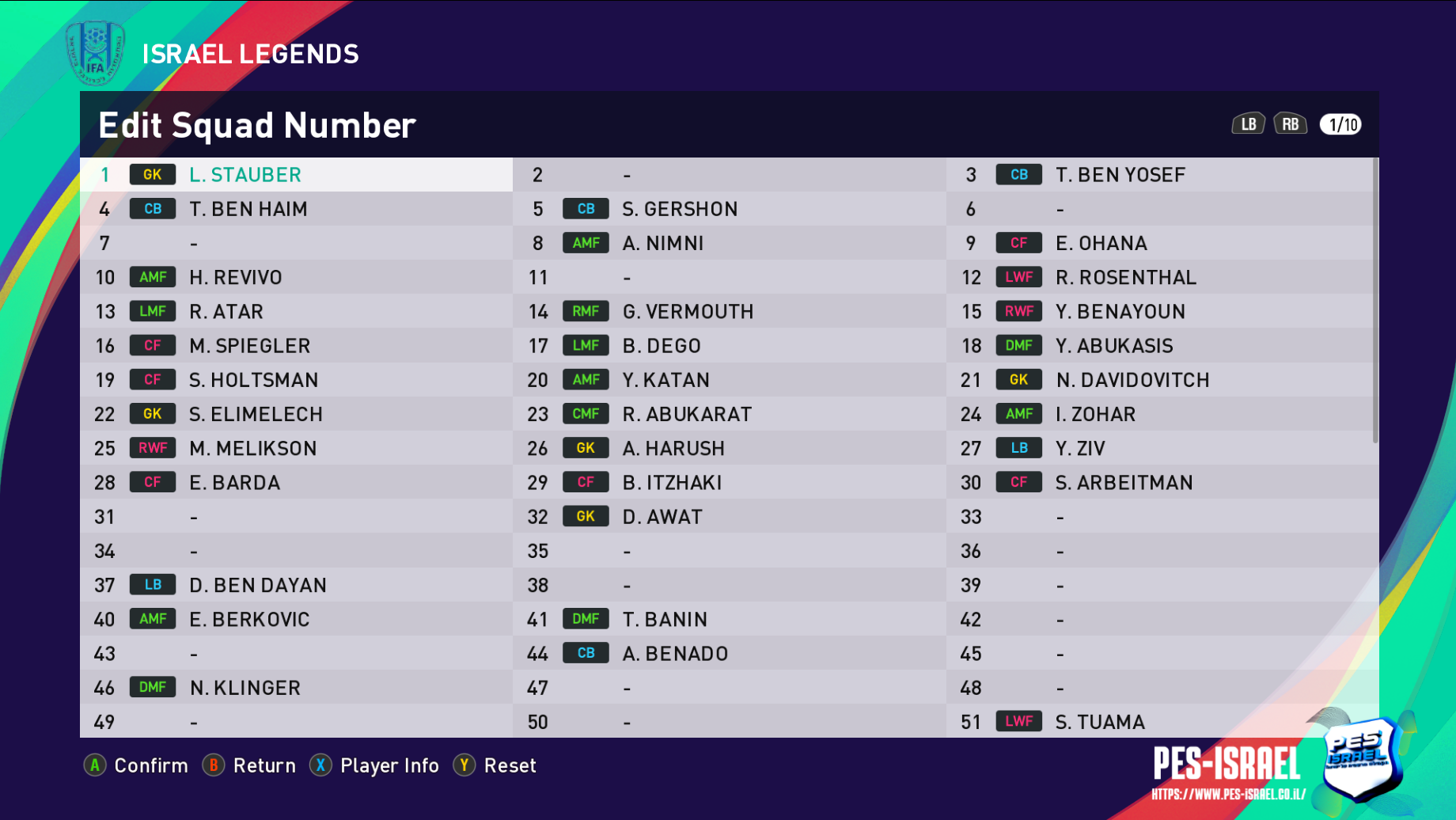The height and width of the screenshot is (820, 1456).
Task: Select R. Rosenthal squad row
Action: pyautogui.click(x=1162, y=277)
